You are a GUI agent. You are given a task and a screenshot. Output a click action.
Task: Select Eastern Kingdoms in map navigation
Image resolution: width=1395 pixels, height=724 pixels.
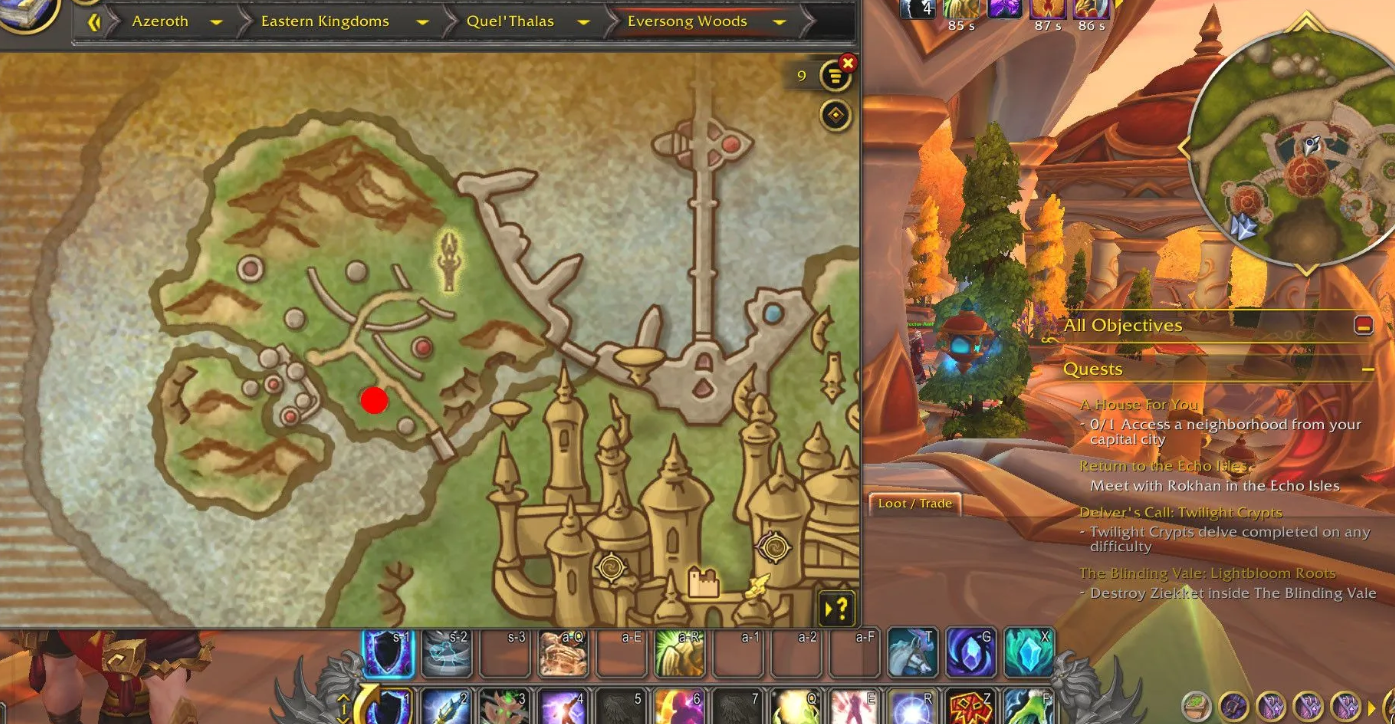pos(325,21)
